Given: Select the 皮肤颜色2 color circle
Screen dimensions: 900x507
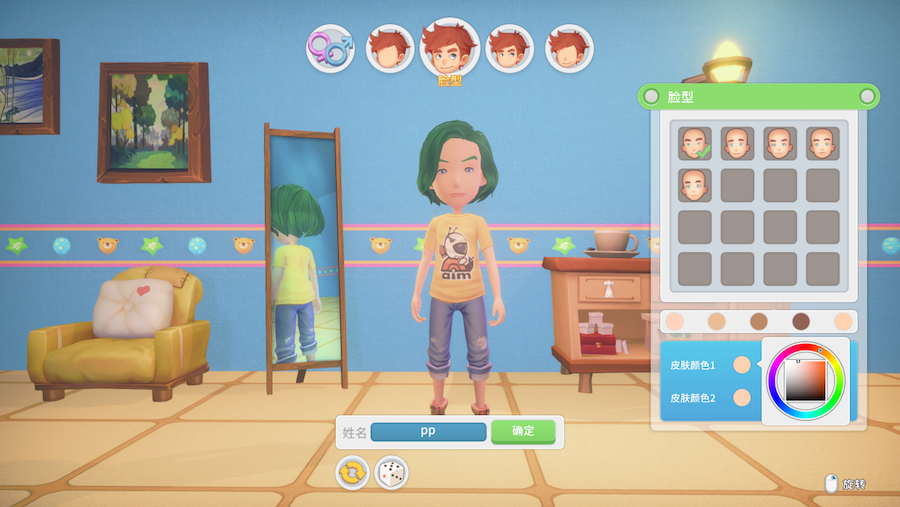Looking at the screenshot, I should coord(742,398).
